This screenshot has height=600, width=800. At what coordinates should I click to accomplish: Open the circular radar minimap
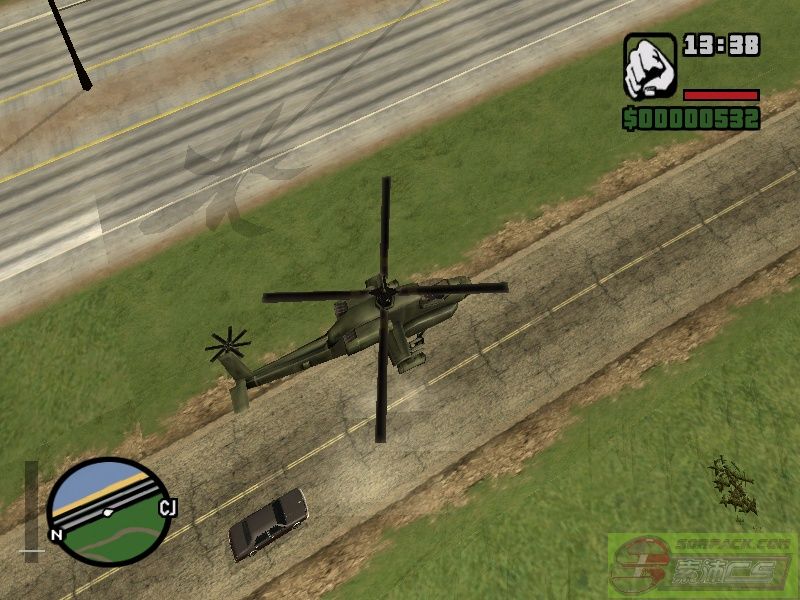[x=108, y=512]
